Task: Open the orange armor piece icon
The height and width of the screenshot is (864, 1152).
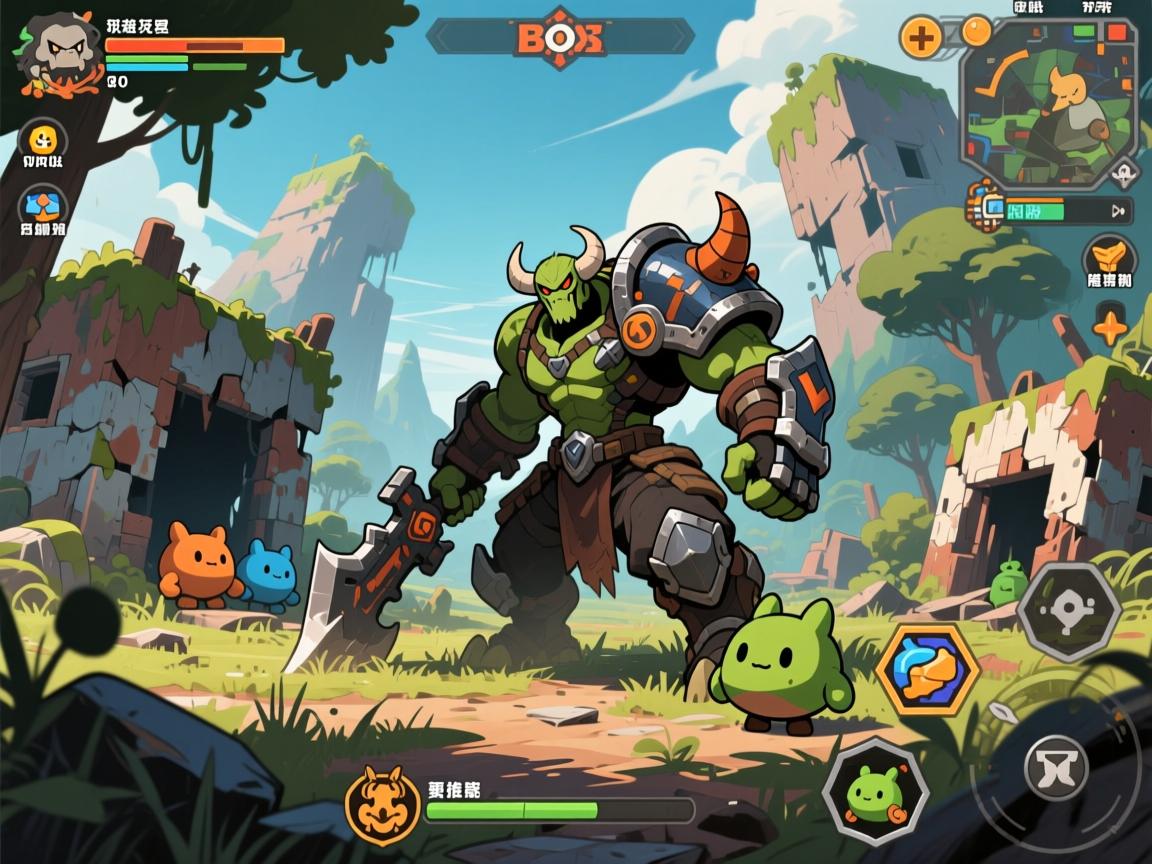Action: click(x=1109, y=255)
